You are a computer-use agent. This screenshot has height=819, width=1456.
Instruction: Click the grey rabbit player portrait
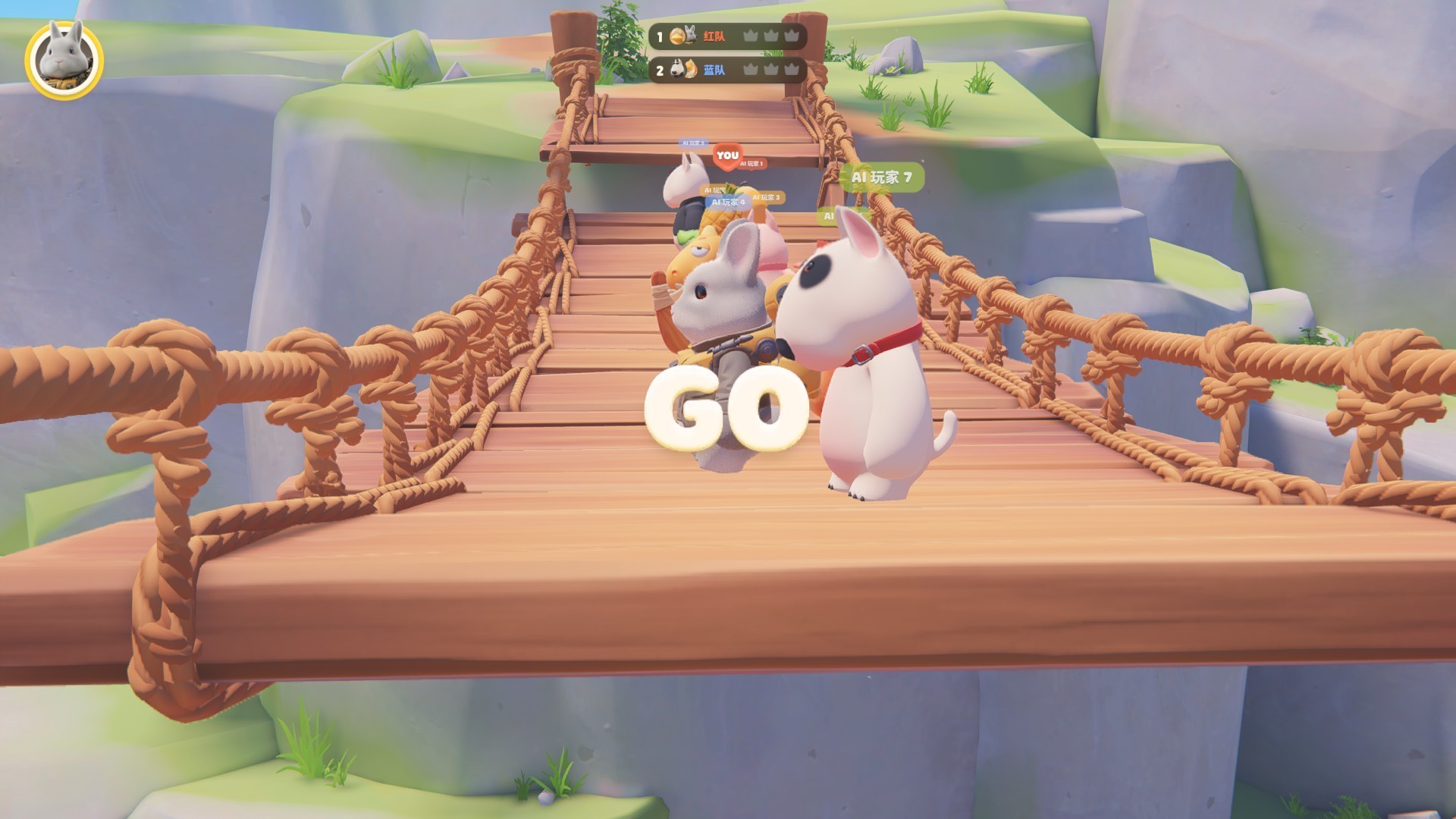tap(64, 59)
